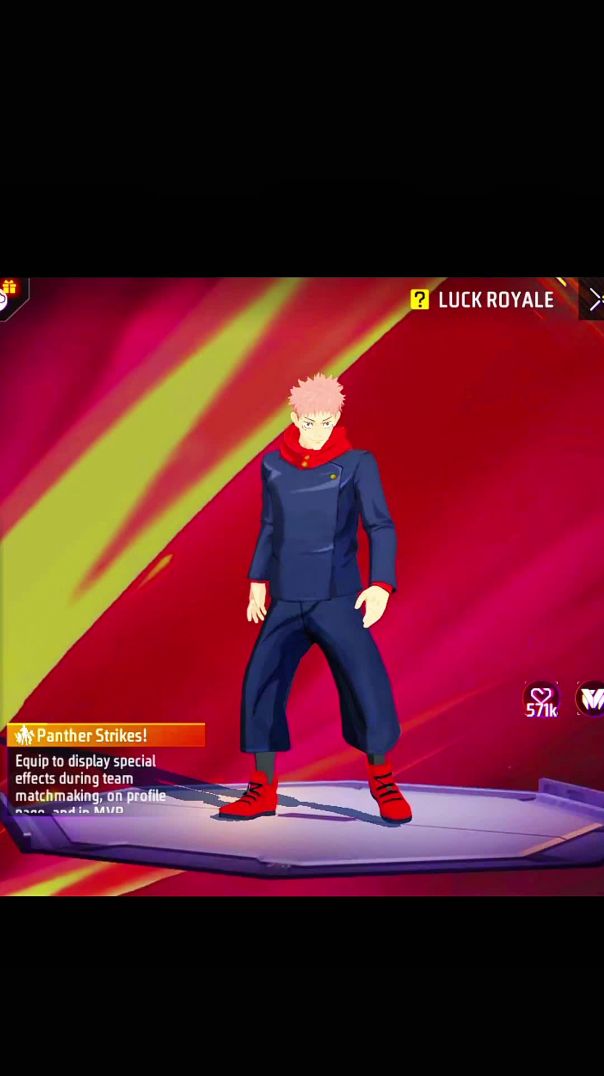Viewport: 604px width, 1076px height.
Task: Tap the heart like button showing 571k
Action: (541, 699)
